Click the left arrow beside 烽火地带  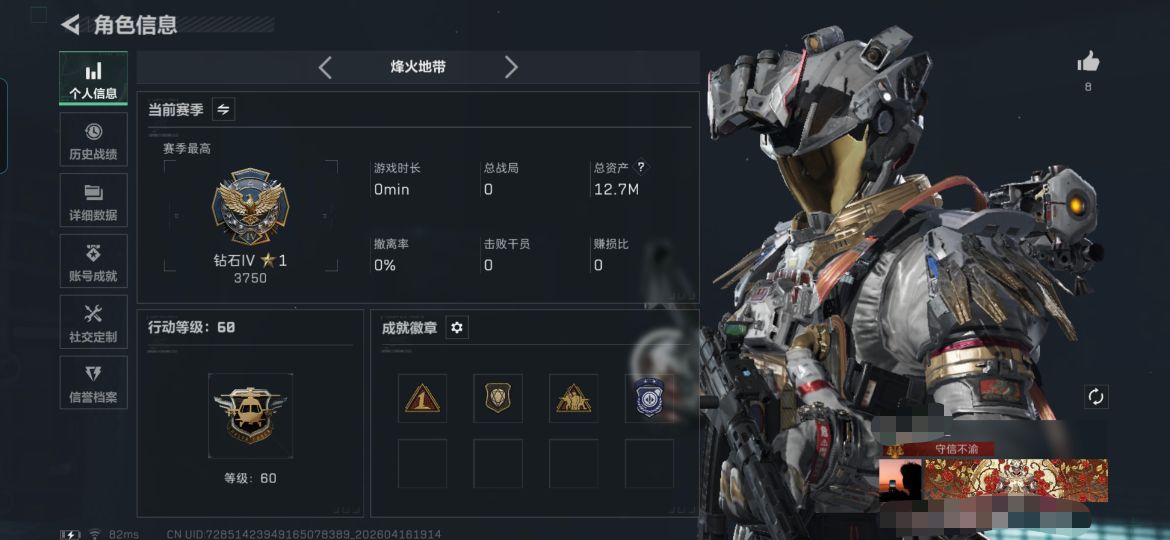(325, 67)
